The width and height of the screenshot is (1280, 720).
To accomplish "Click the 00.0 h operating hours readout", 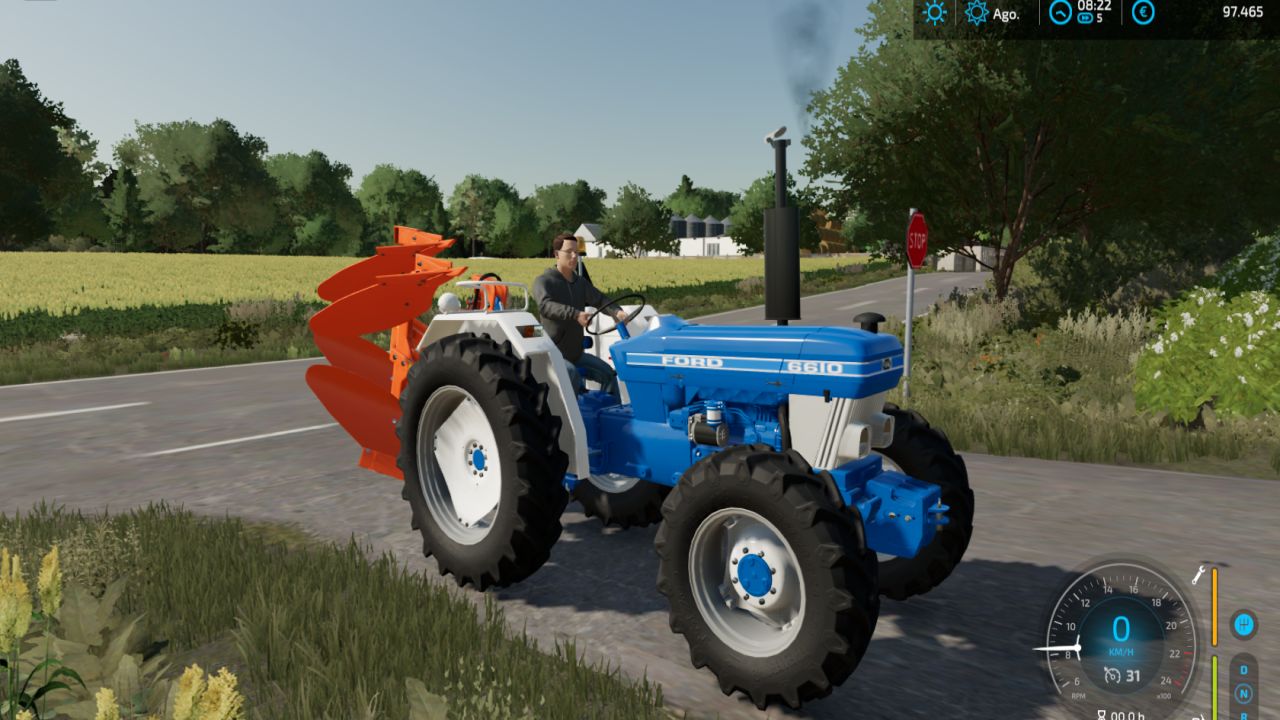I will point(1128,715).
